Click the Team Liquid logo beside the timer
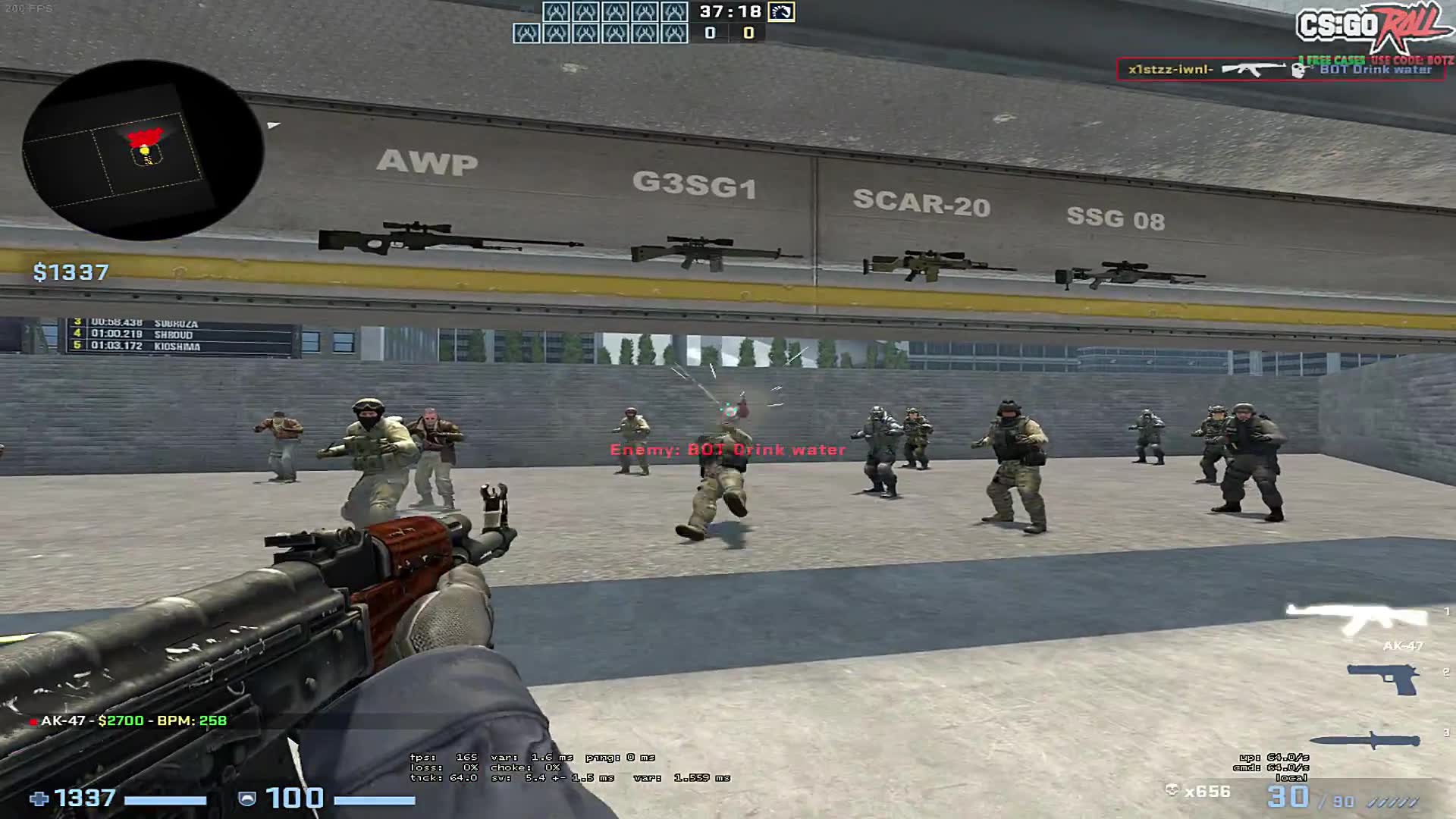This screenshot has height=819, width=1456. click(783, 13)
